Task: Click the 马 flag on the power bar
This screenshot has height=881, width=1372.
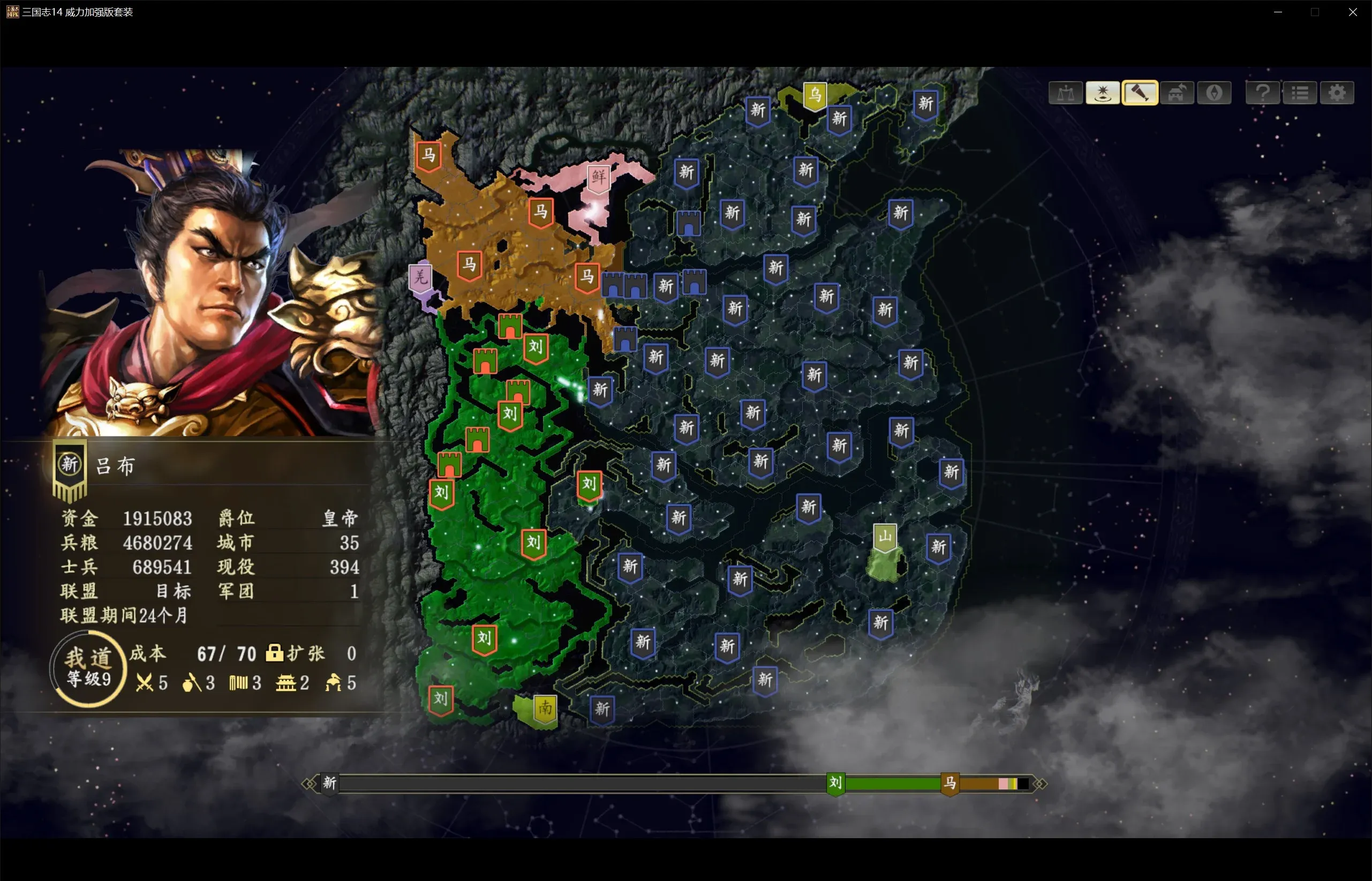Action: (x=950, y=783)
